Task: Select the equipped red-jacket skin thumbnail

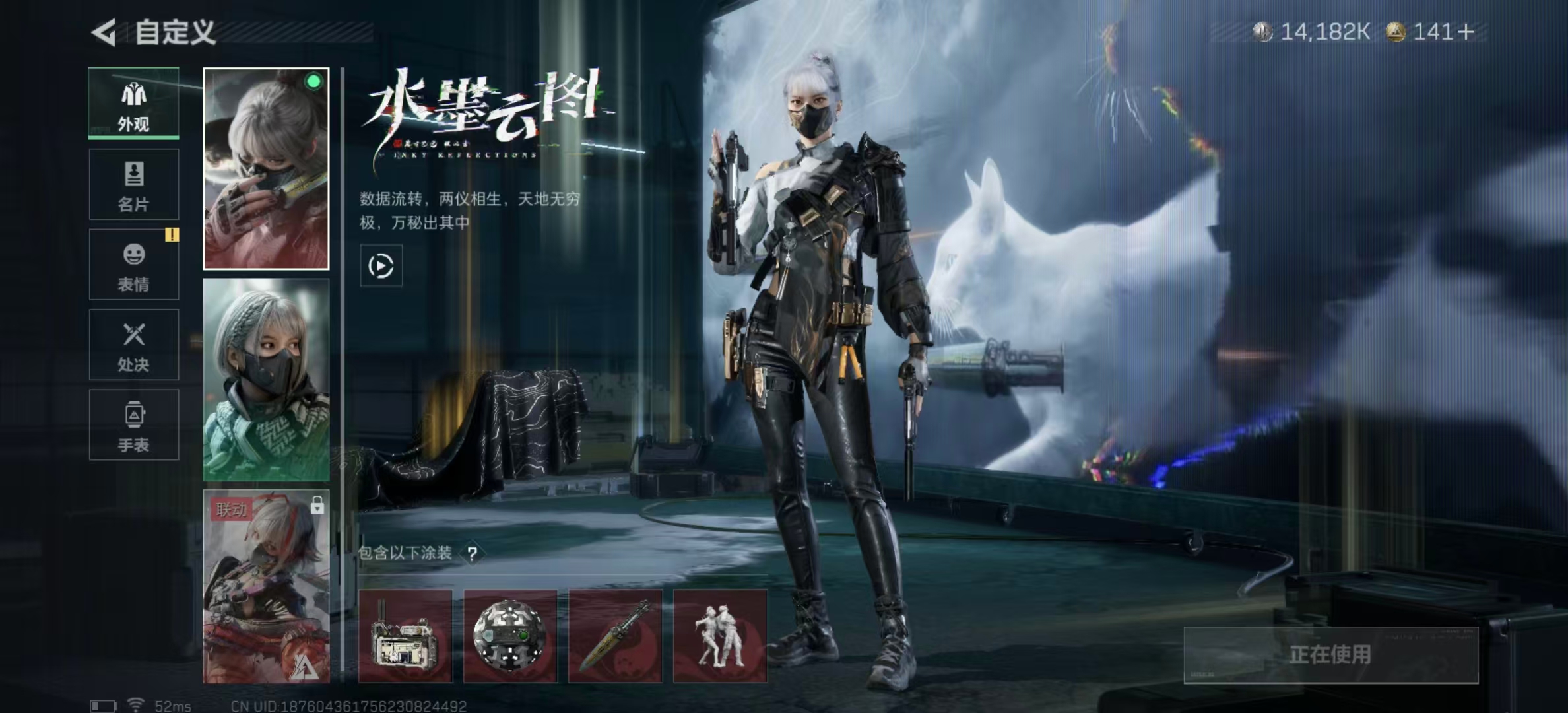Action: point(266,169)
